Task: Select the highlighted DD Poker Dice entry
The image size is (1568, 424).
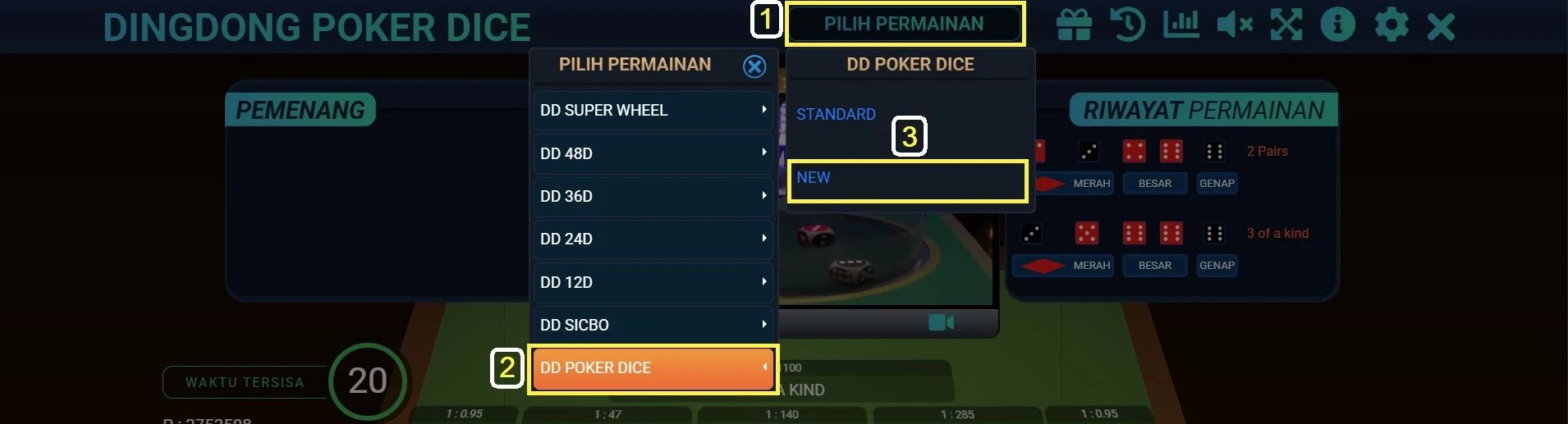Action: (653, 368)
